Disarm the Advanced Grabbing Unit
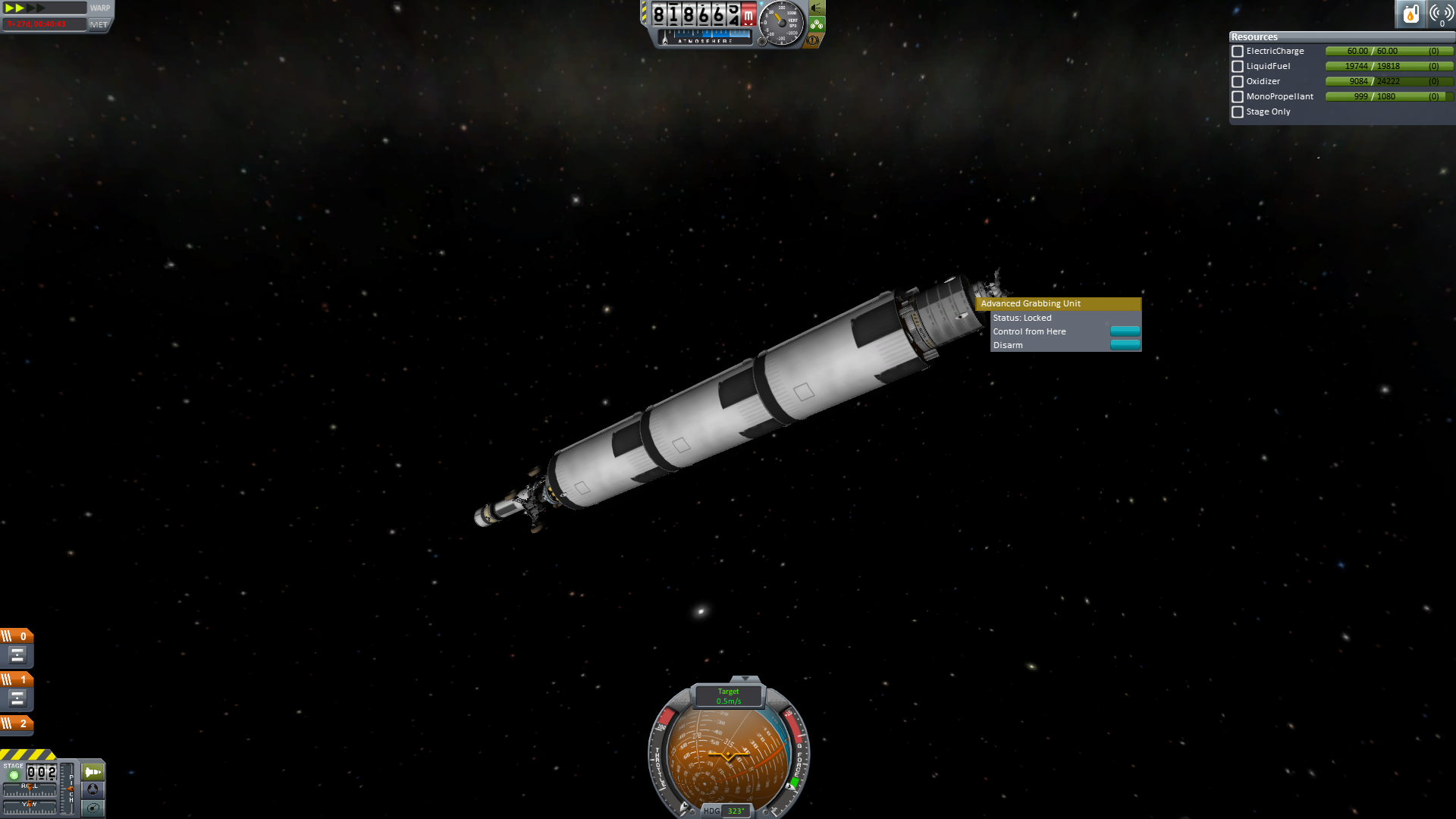 (1125, 345)
